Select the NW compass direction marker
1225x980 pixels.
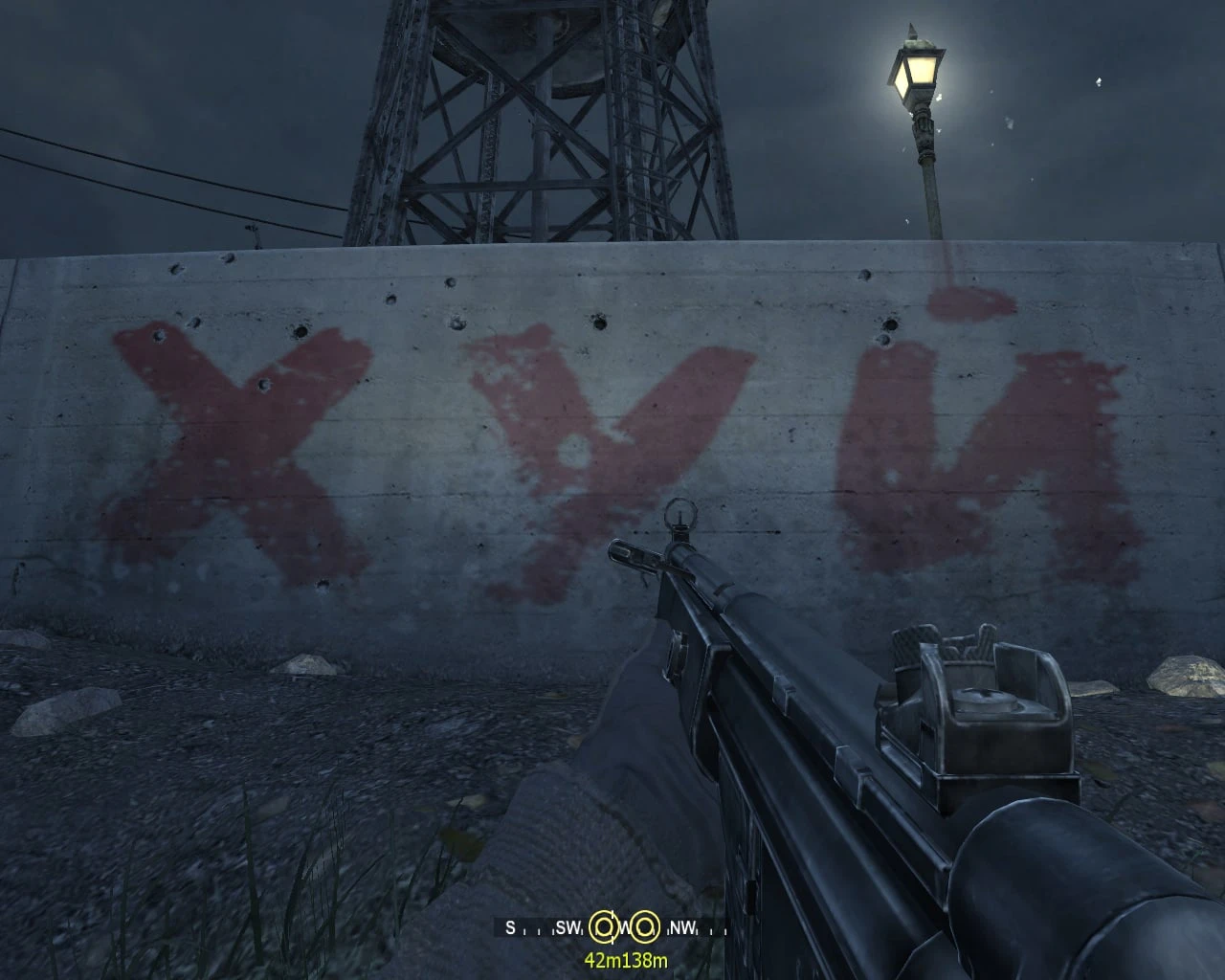tap(682, 926)
